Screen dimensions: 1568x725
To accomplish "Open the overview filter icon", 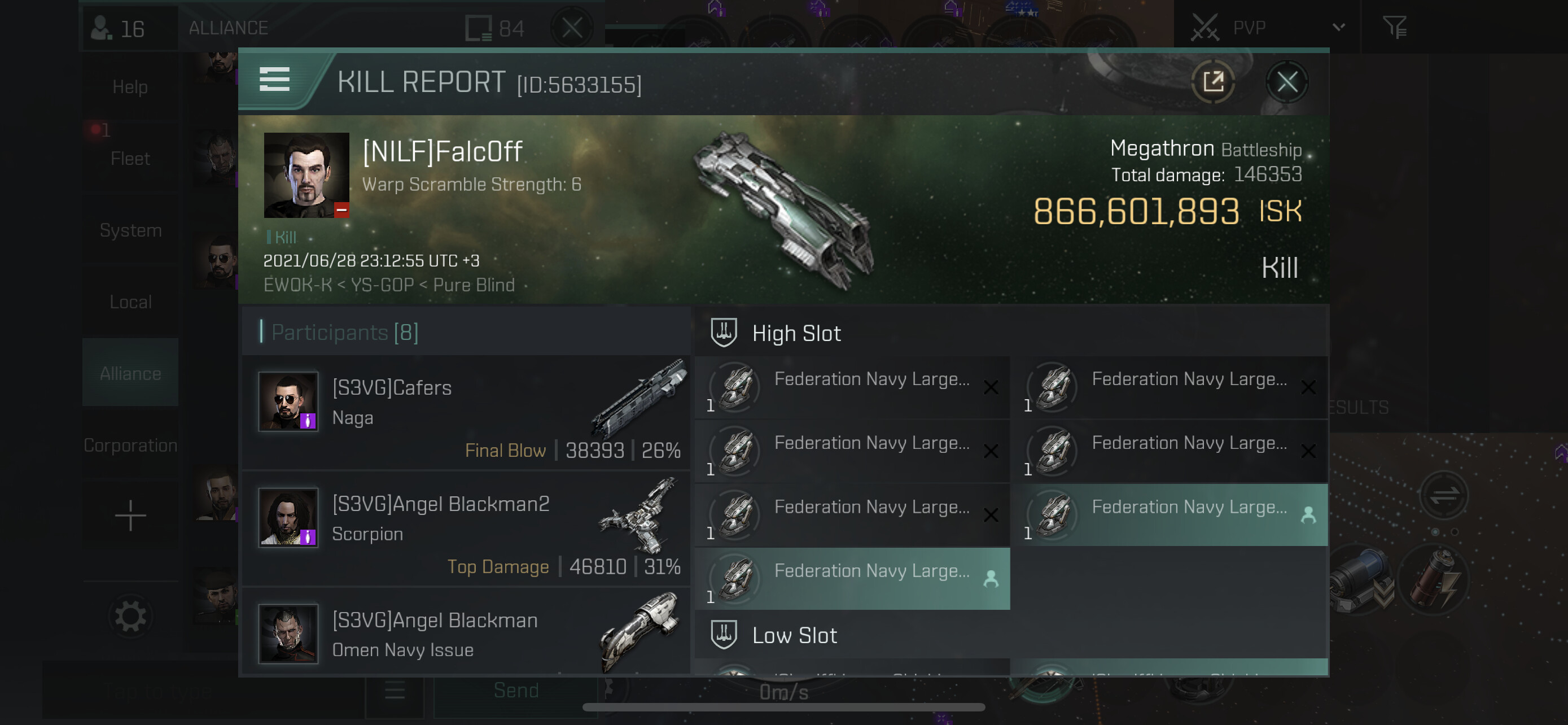I will pyautogui.click(x=1394, y=28).
